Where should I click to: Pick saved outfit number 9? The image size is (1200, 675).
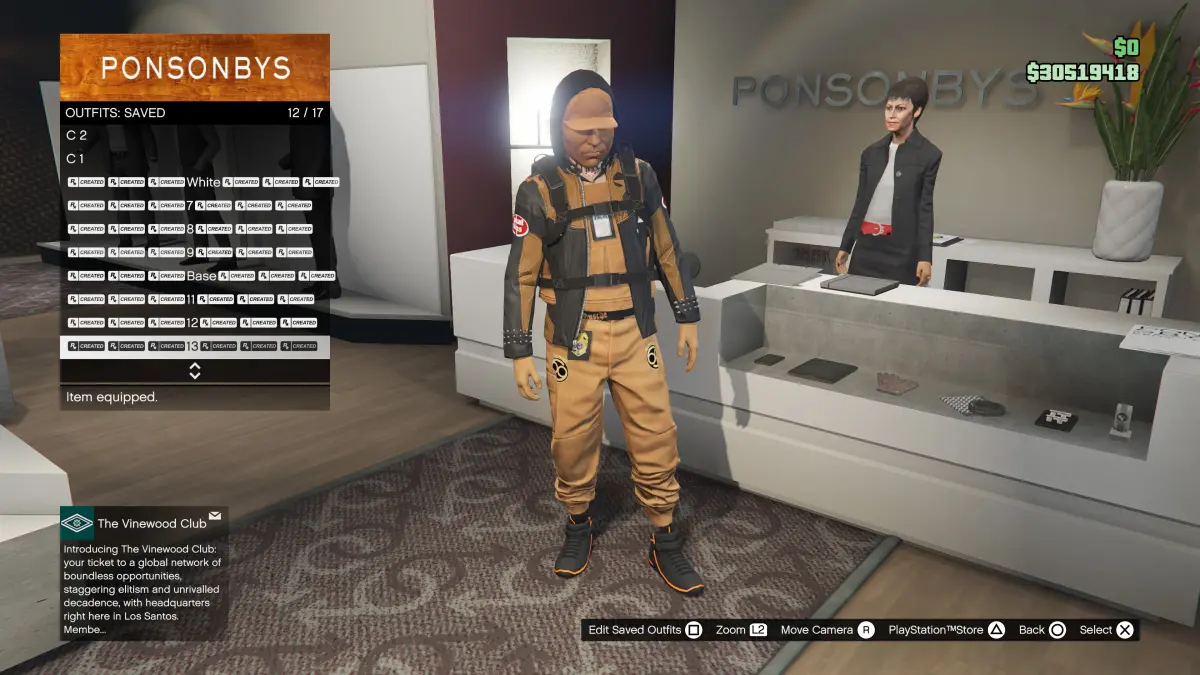click(194, 252)
